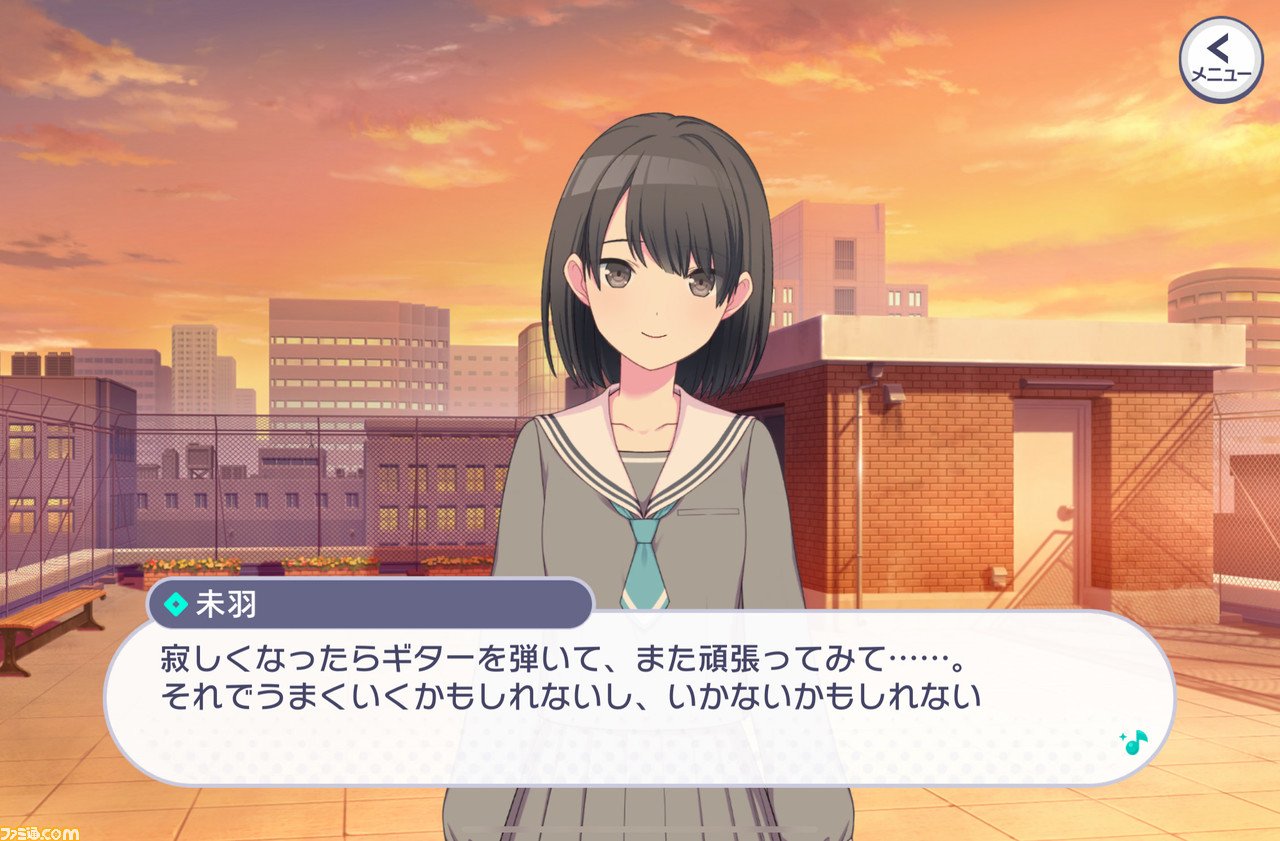1280x841 pixels.
Task: Open the メニュー button top right
Action: [1222, 60]
